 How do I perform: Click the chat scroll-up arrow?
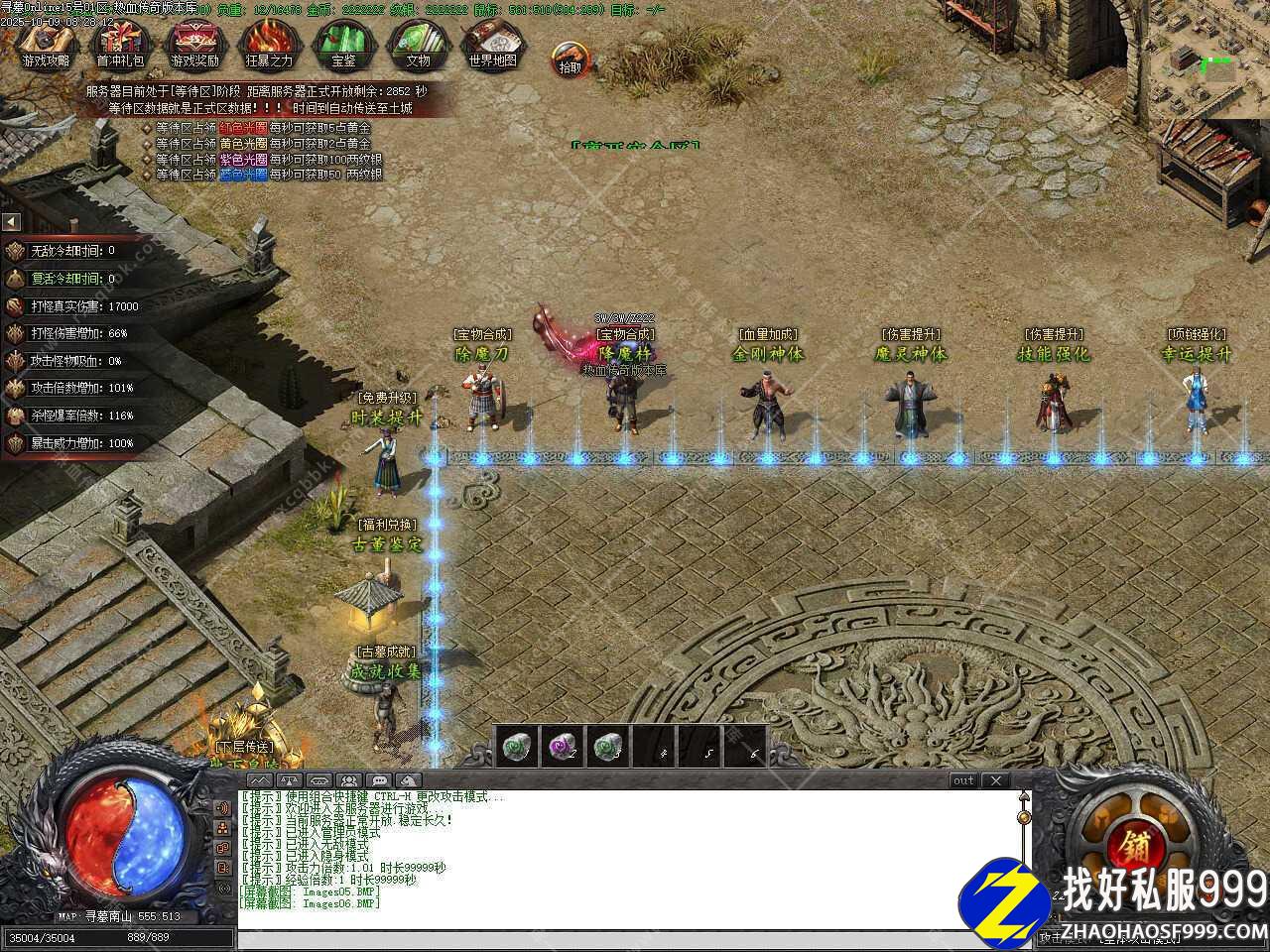(x=1023, y=797)
